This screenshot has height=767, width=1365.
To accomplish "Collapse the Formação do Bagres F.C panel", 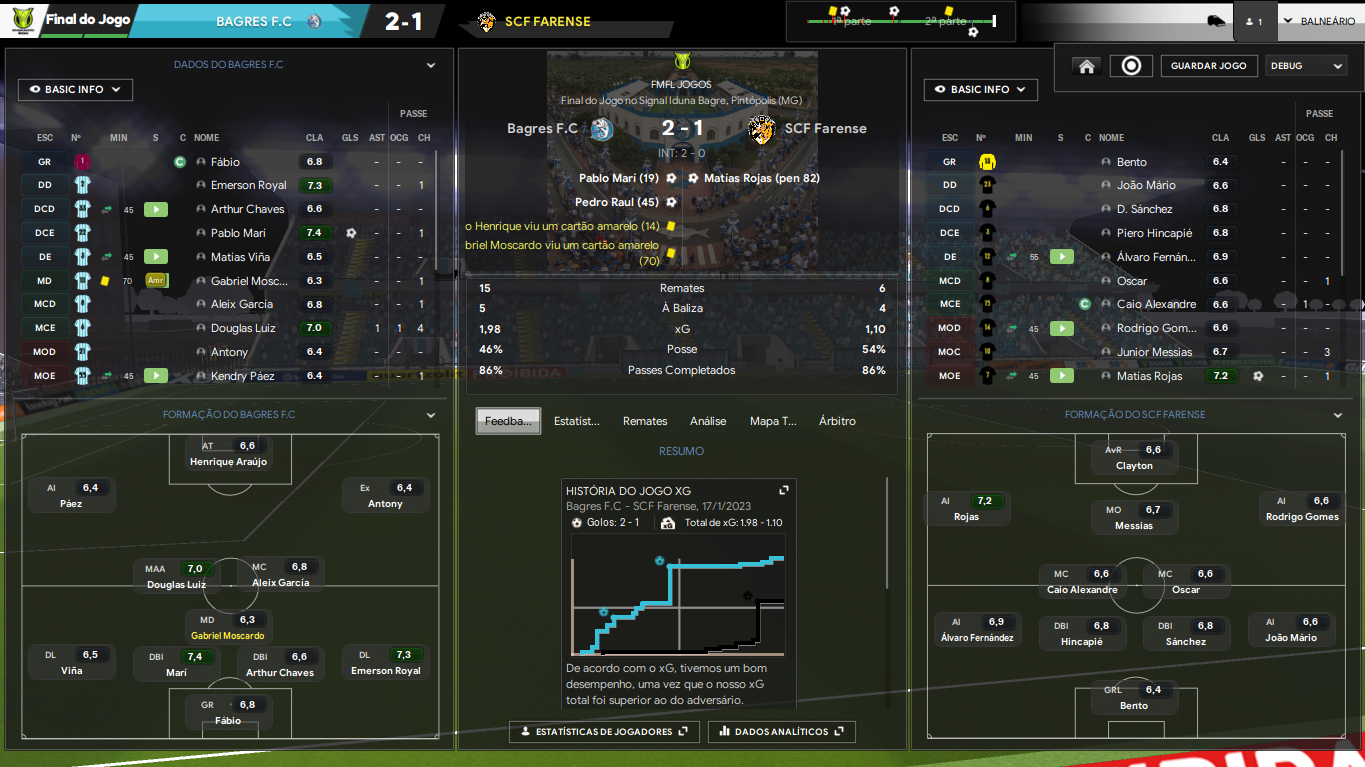I will [x=431, y=415].
